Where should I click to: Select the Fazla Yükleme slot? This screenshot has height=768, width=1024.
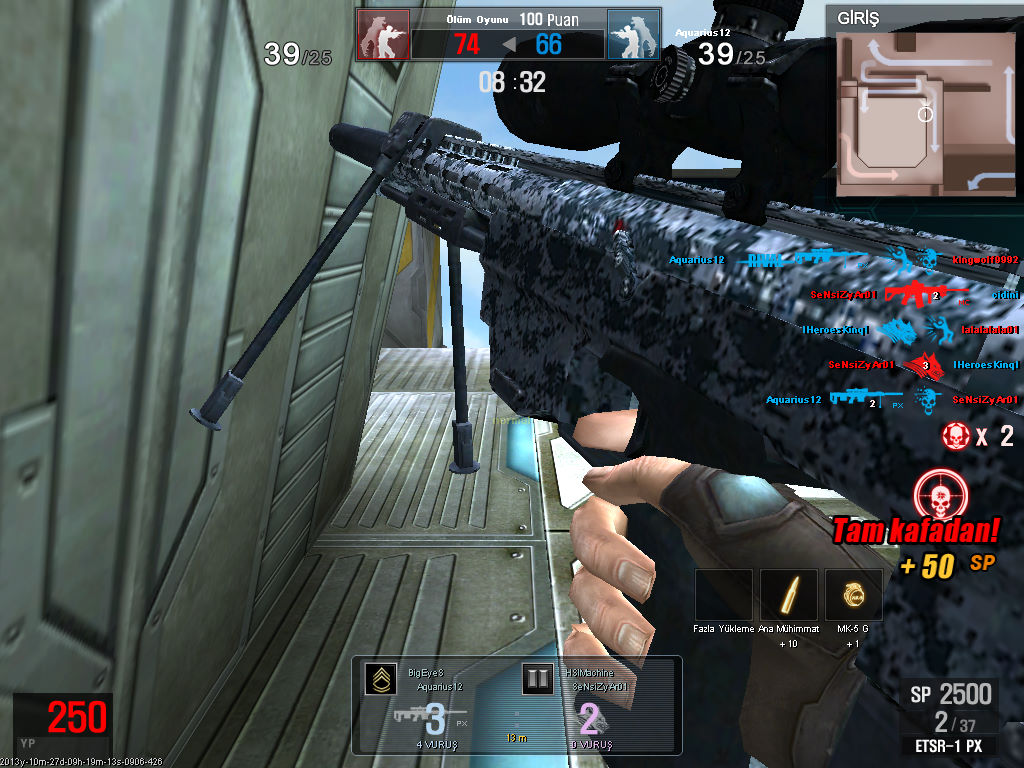pos(723,595)
